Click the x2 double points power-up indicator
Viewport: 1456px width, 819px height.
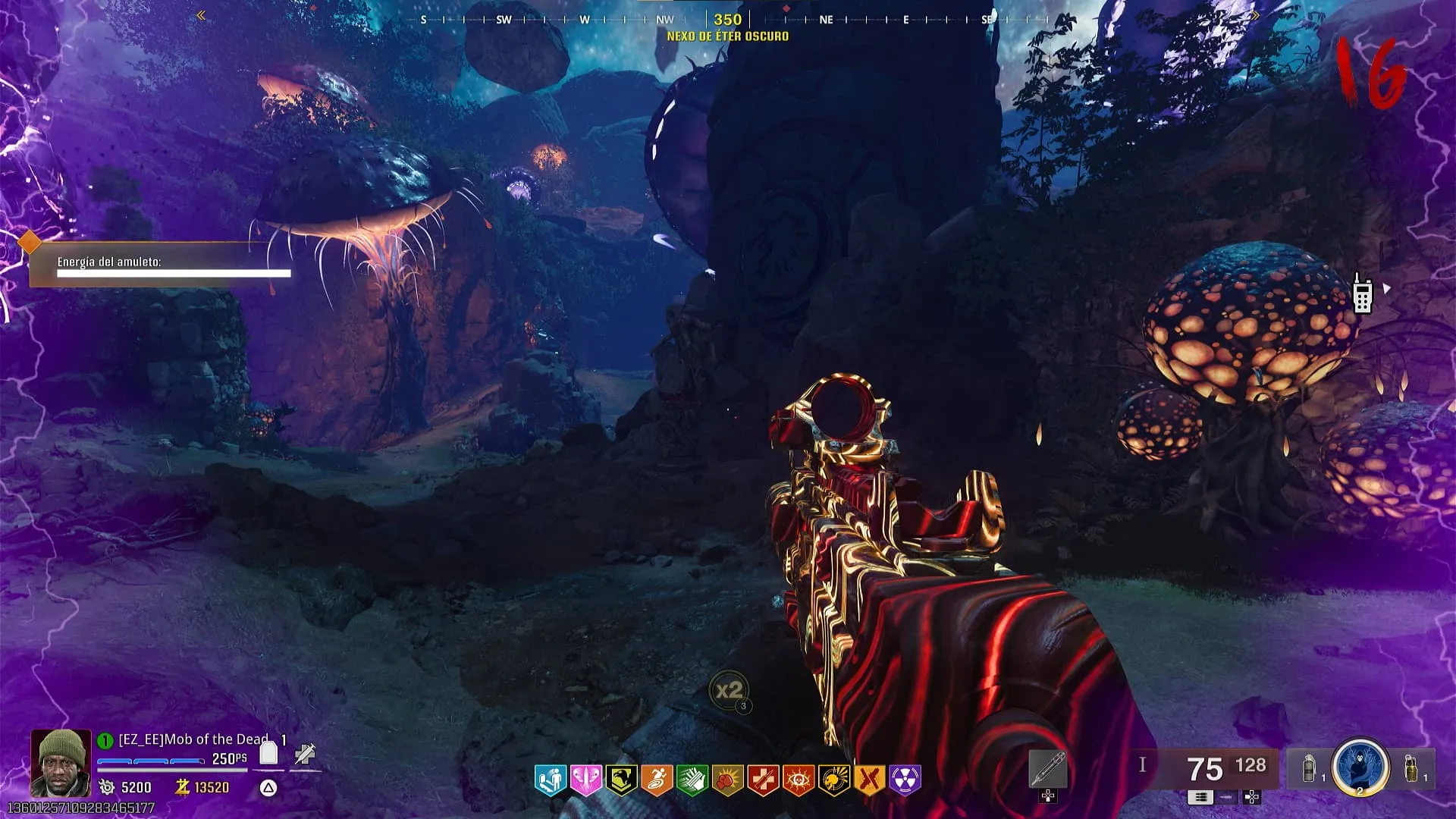point(730,690)
